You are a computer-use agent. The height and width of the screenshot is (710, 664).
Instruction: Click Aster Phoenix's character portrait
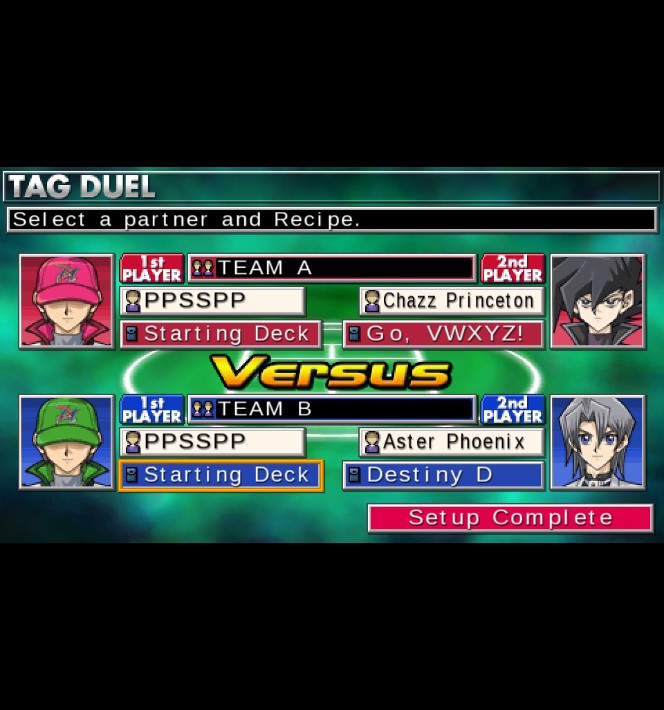tap(597, 442)
